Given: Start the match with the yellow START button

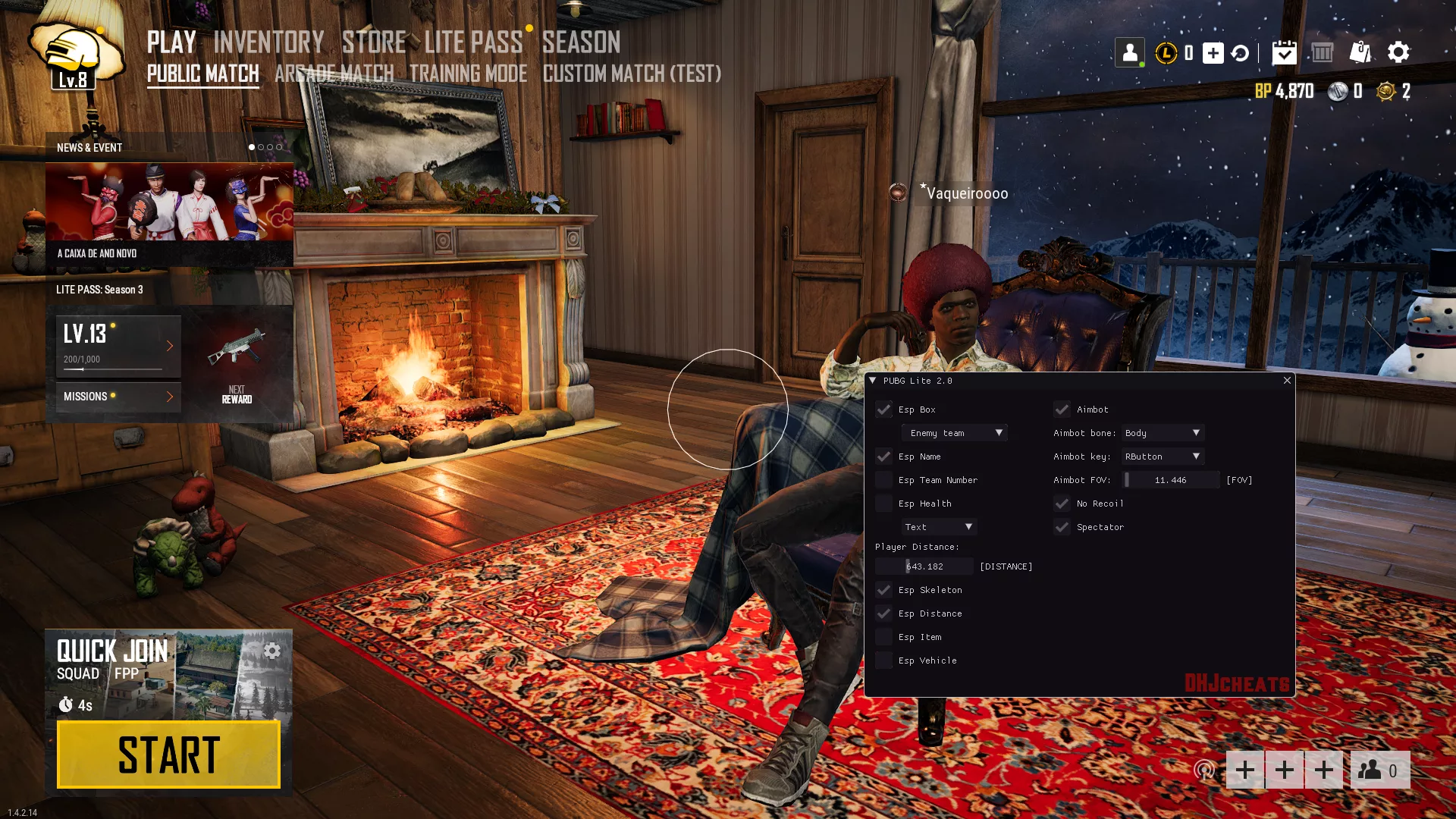Looking at the screenshot, I should [168, 755].
